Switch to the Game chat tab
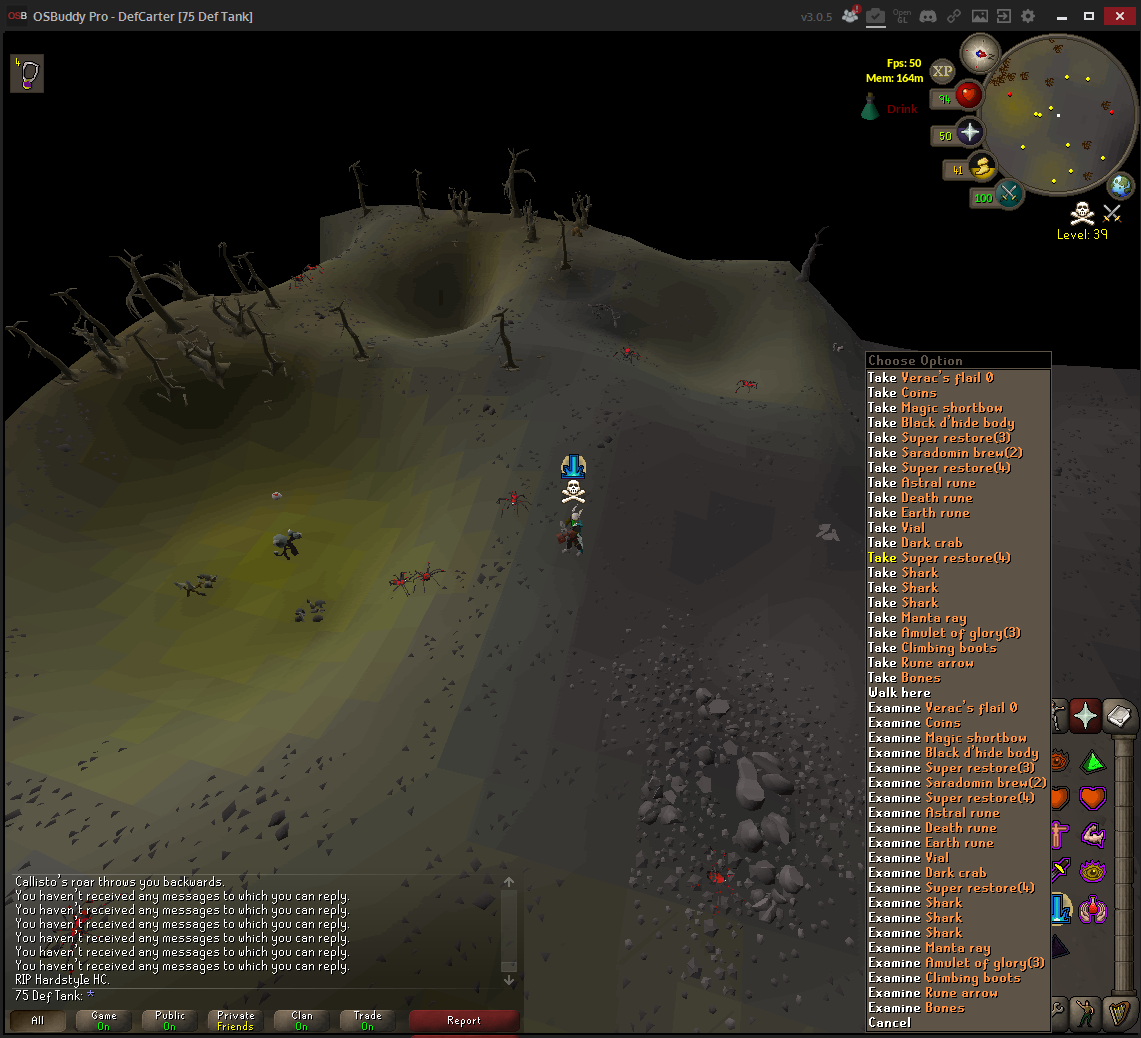Screen dimensions: 1141x1038 [104, 1021]
